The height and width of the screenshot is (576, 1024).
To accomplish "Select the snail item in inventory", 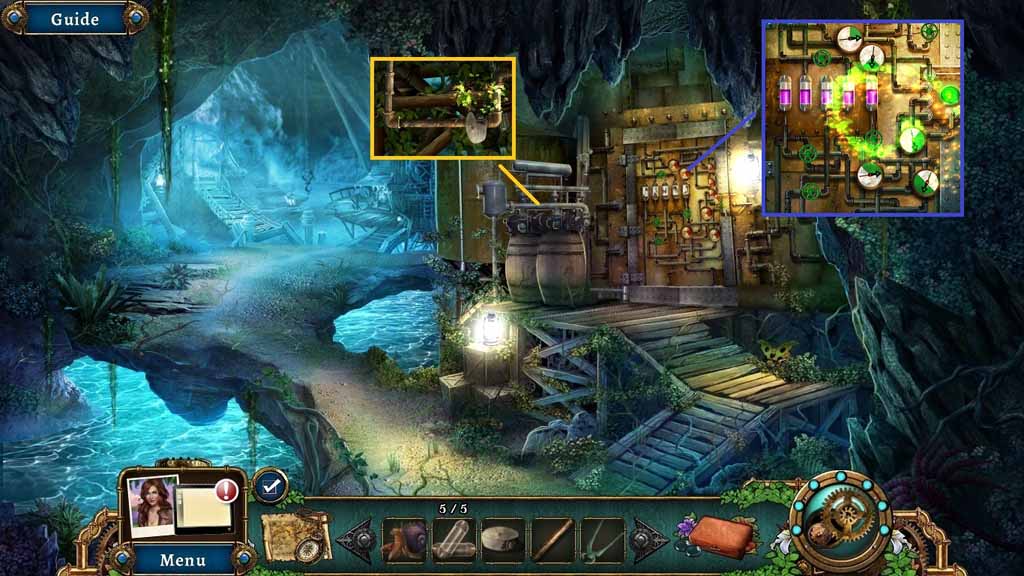I will tap(404, 540).
